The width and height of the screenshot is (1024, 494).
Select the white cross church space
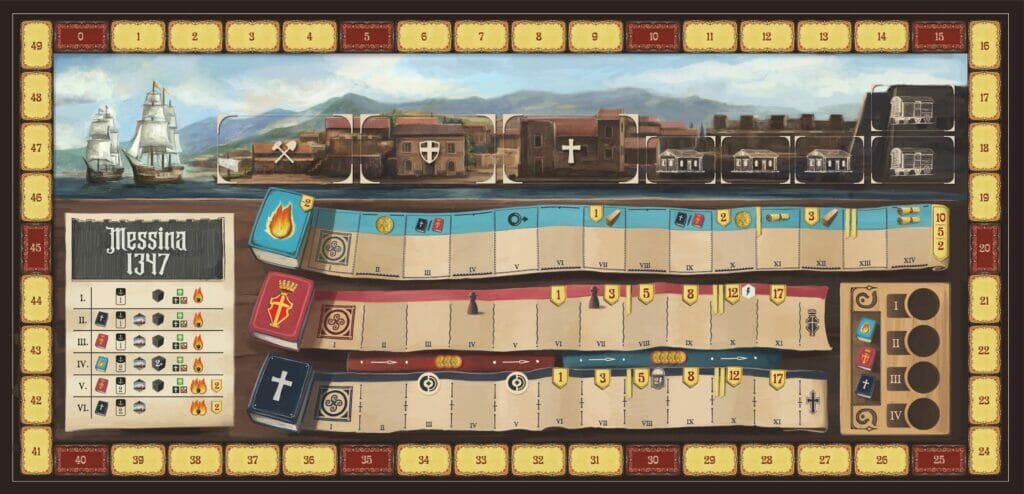click(570, 150)
